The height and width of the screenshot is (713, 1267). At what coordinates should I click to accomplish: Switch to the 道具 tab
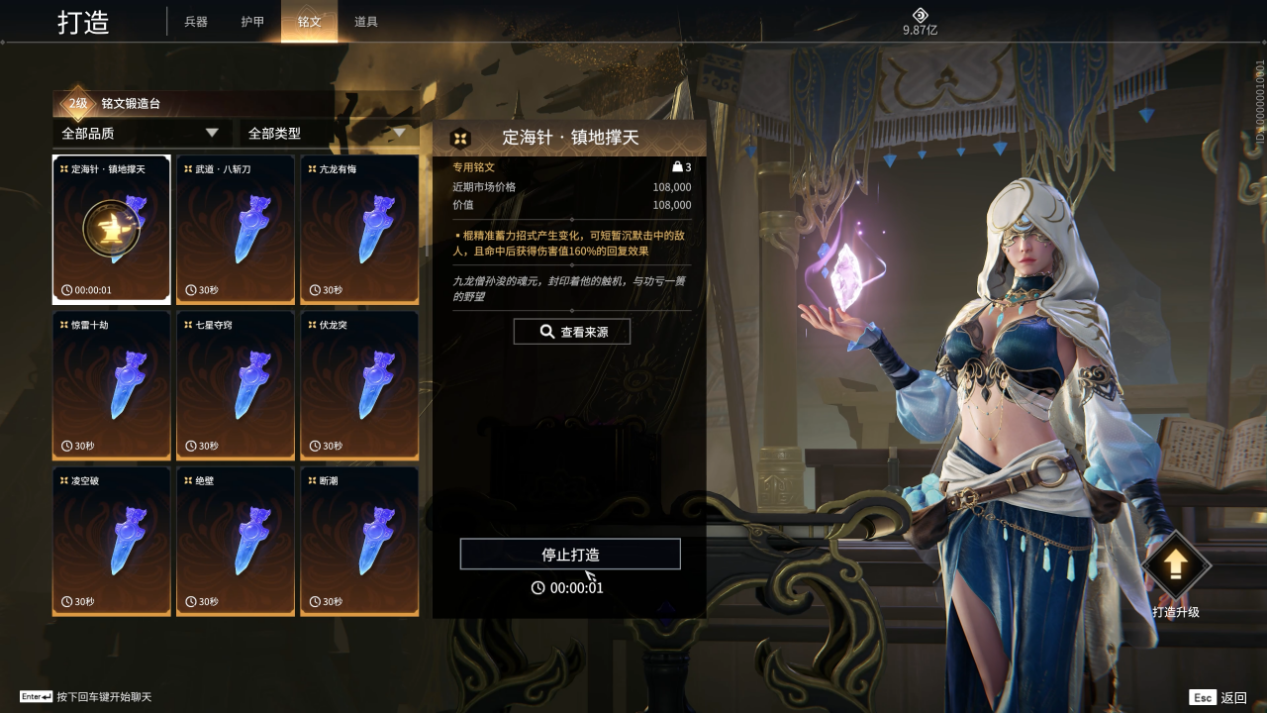(x=366, y=22)
